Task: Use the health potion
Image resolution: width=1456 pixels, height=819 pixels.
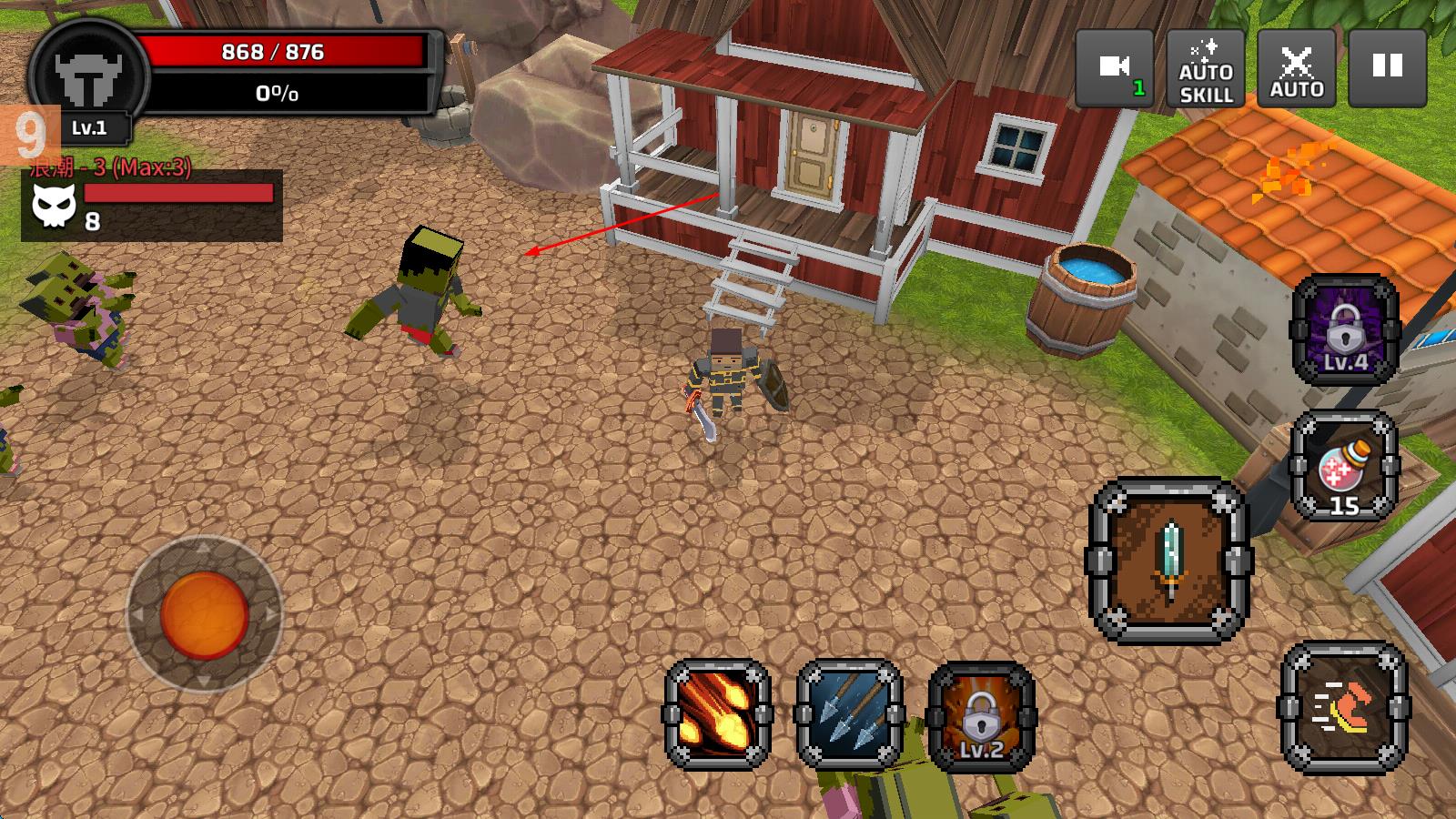Action: tap(1345, 467)
